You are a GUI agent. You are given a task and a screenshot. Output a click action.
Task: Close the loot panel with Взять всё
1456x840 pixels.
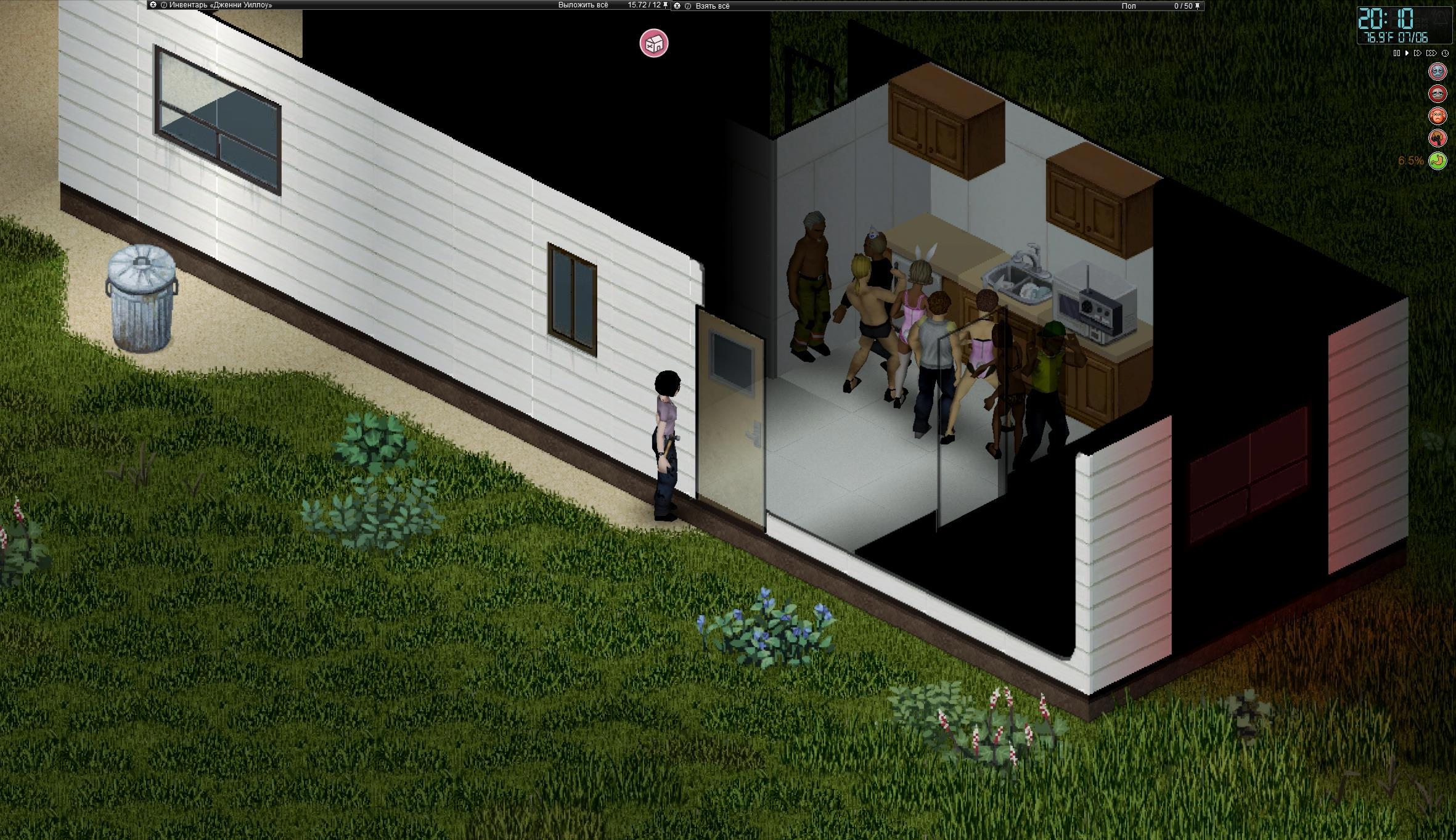pos(677,6)
